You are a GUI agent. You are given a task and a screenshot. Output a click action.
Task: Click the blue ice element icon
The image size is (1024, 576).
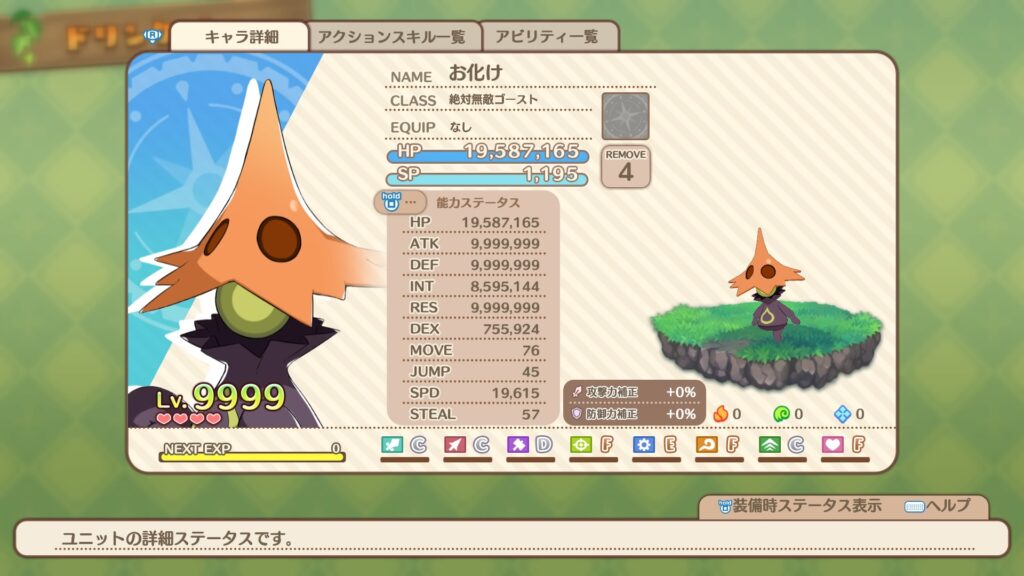pos(843,413)
